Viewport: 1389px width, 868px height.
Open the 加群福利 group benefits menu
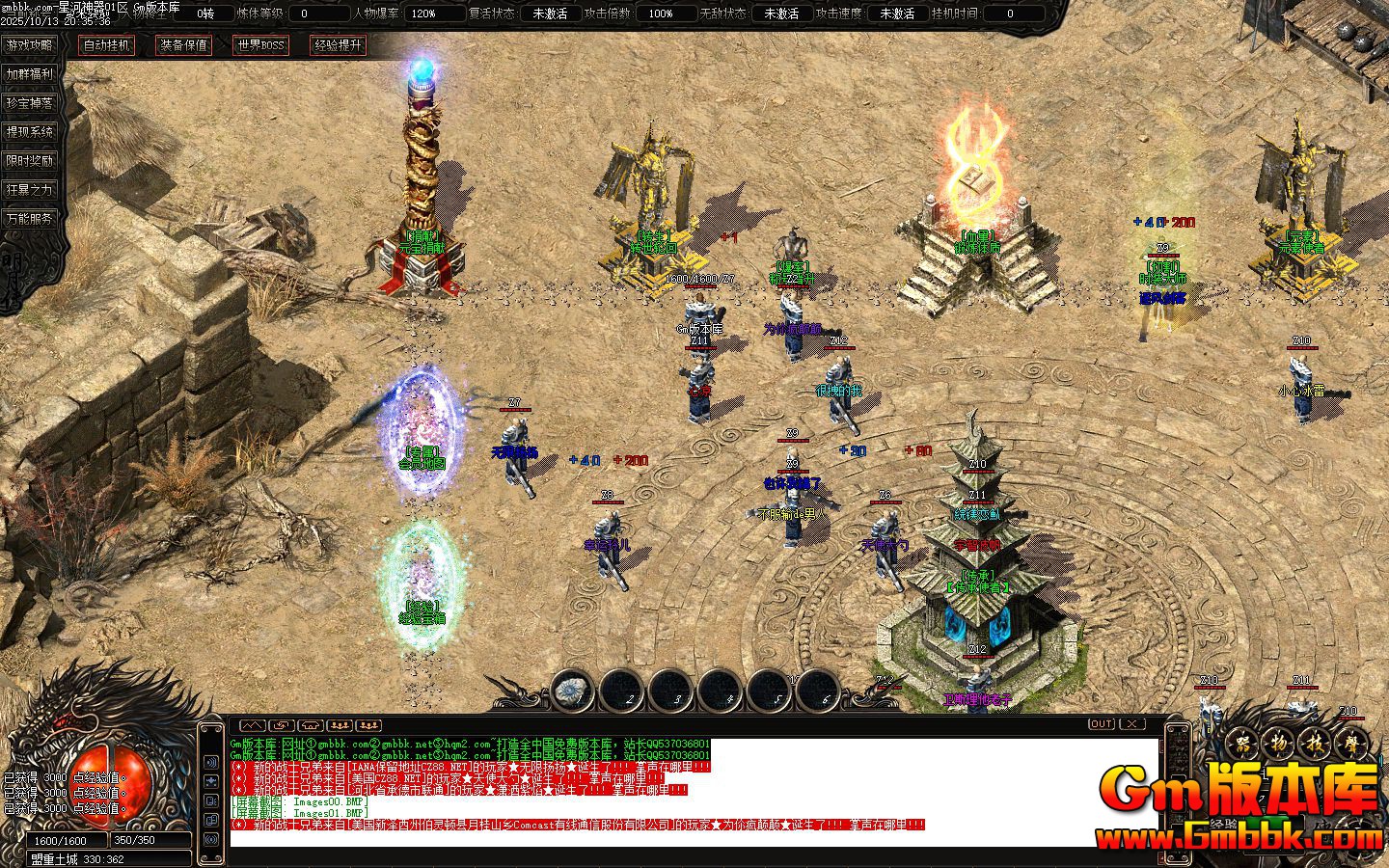click(x=29, y=74)
